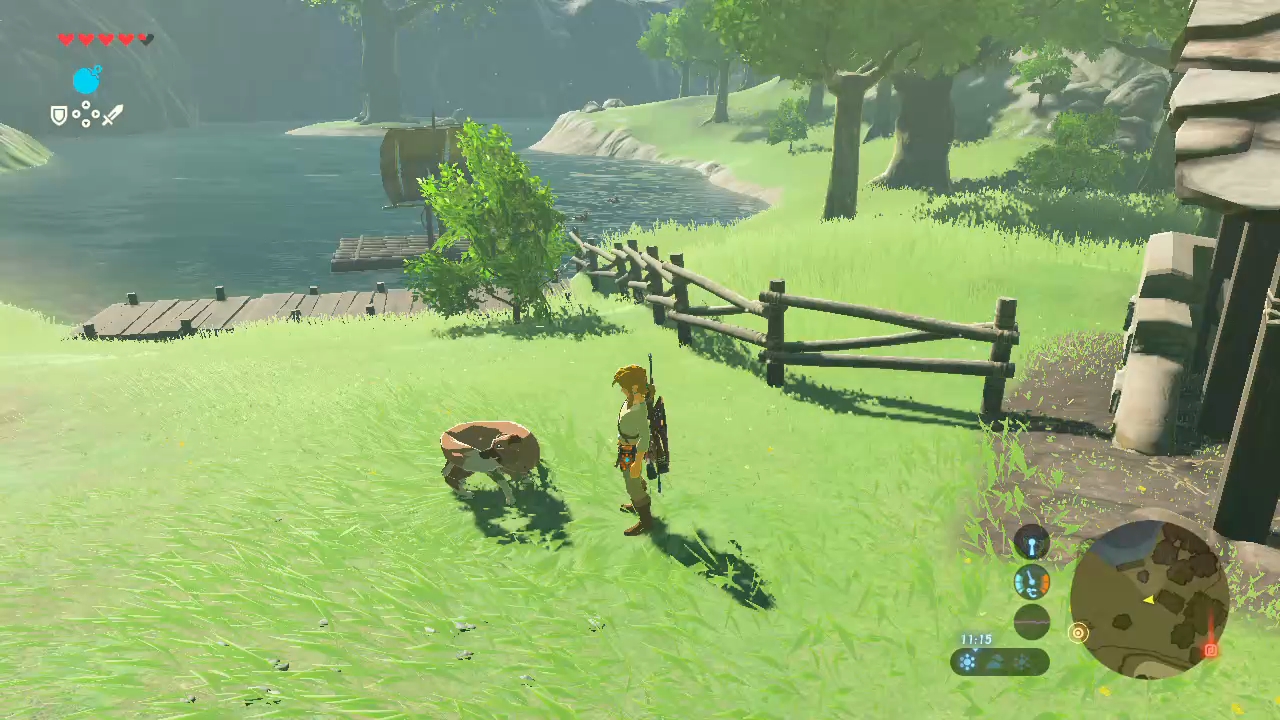Viewport: 1280px width, 720px height.
Task: Activate the Sheikah sensor icon
Action: 1032,543
